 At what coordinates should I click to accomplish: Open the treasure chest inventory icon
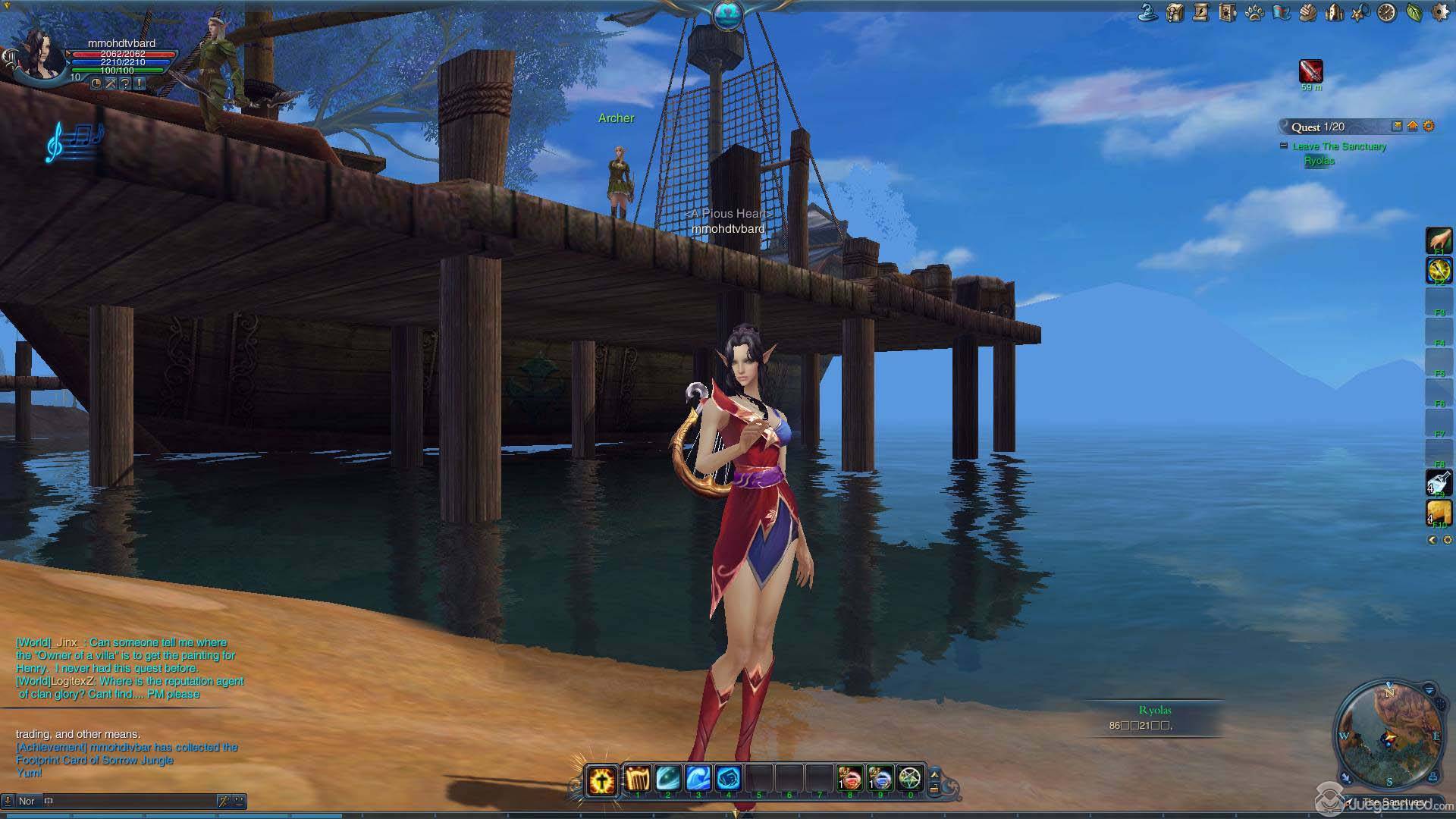(1175, 12)
